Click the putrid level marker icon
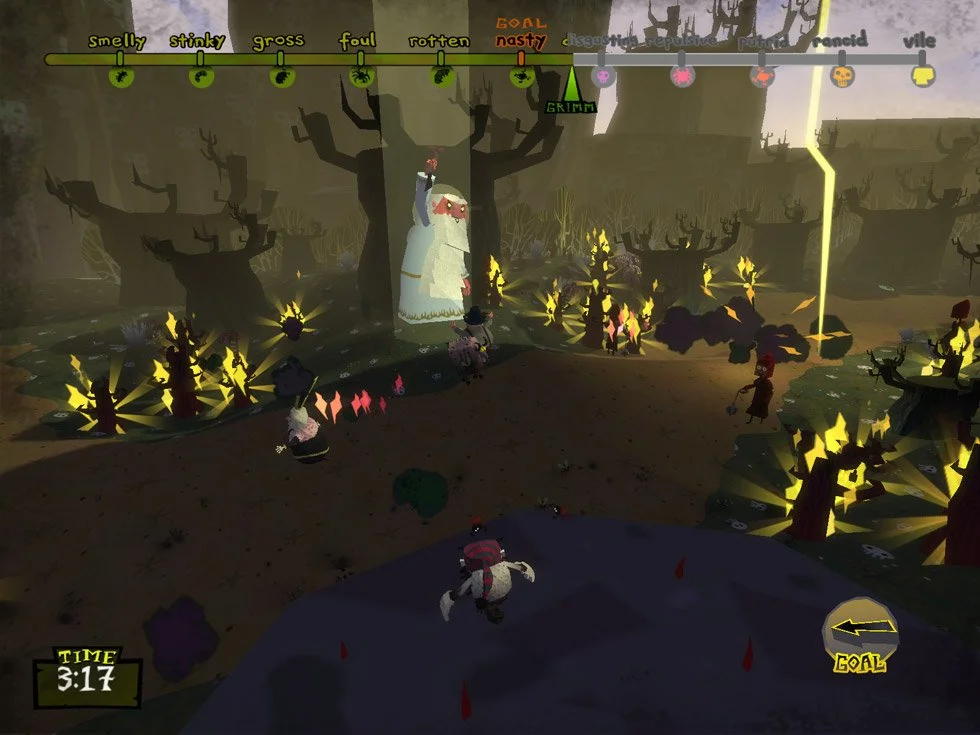The width and height of the screenshot is (980, 735). [x=763, y=76]
